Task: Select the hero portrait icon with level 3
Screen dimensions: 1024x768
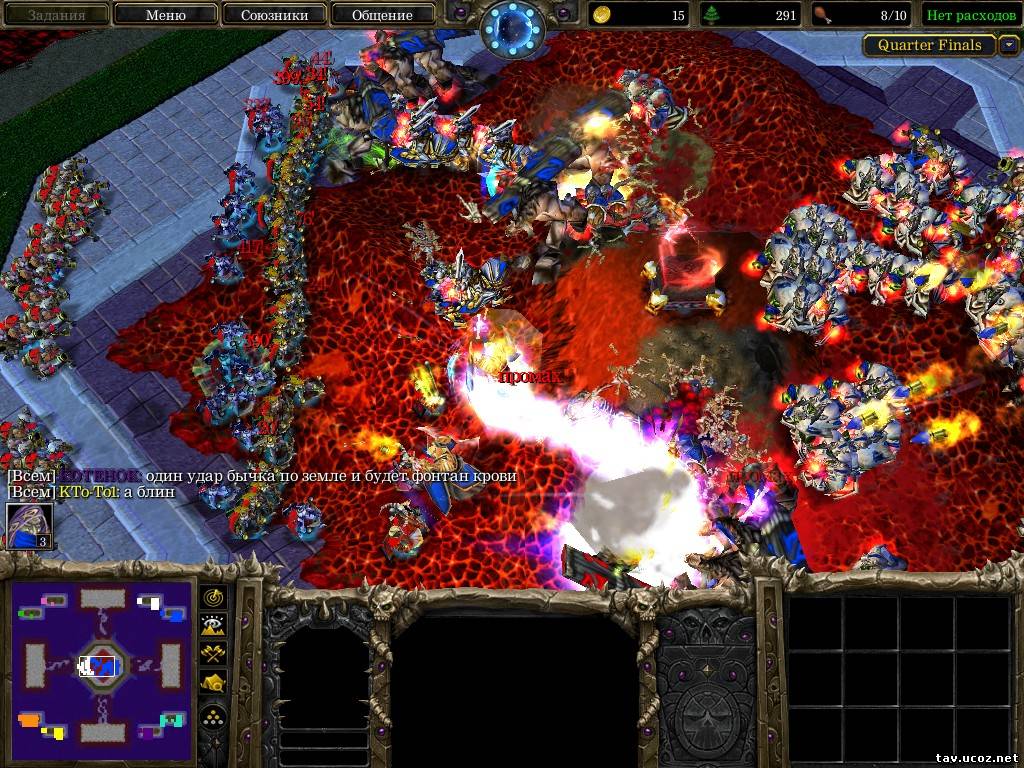Action: click(x=29, y=527)
